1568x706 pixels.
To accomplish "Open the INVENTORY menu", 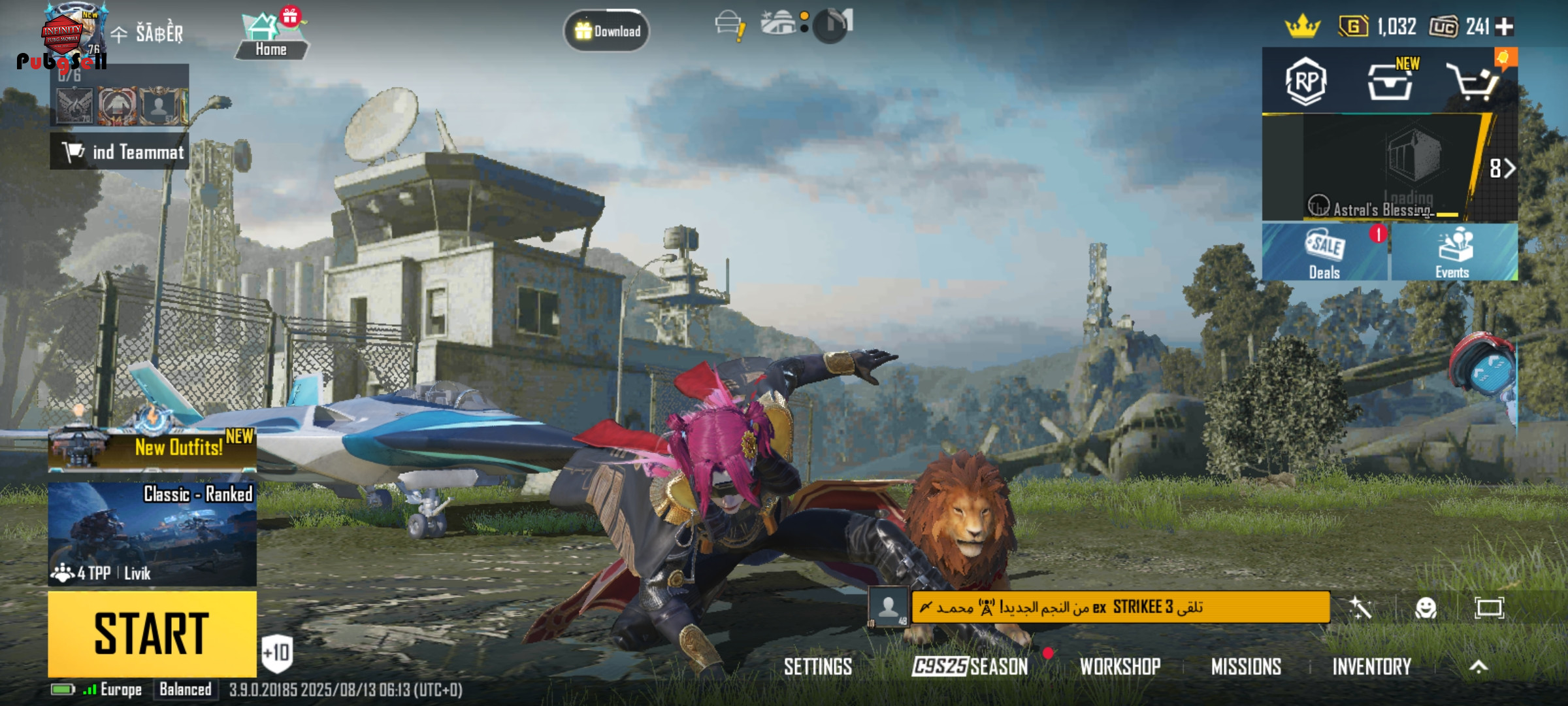I will click(x=1371, y=667).
